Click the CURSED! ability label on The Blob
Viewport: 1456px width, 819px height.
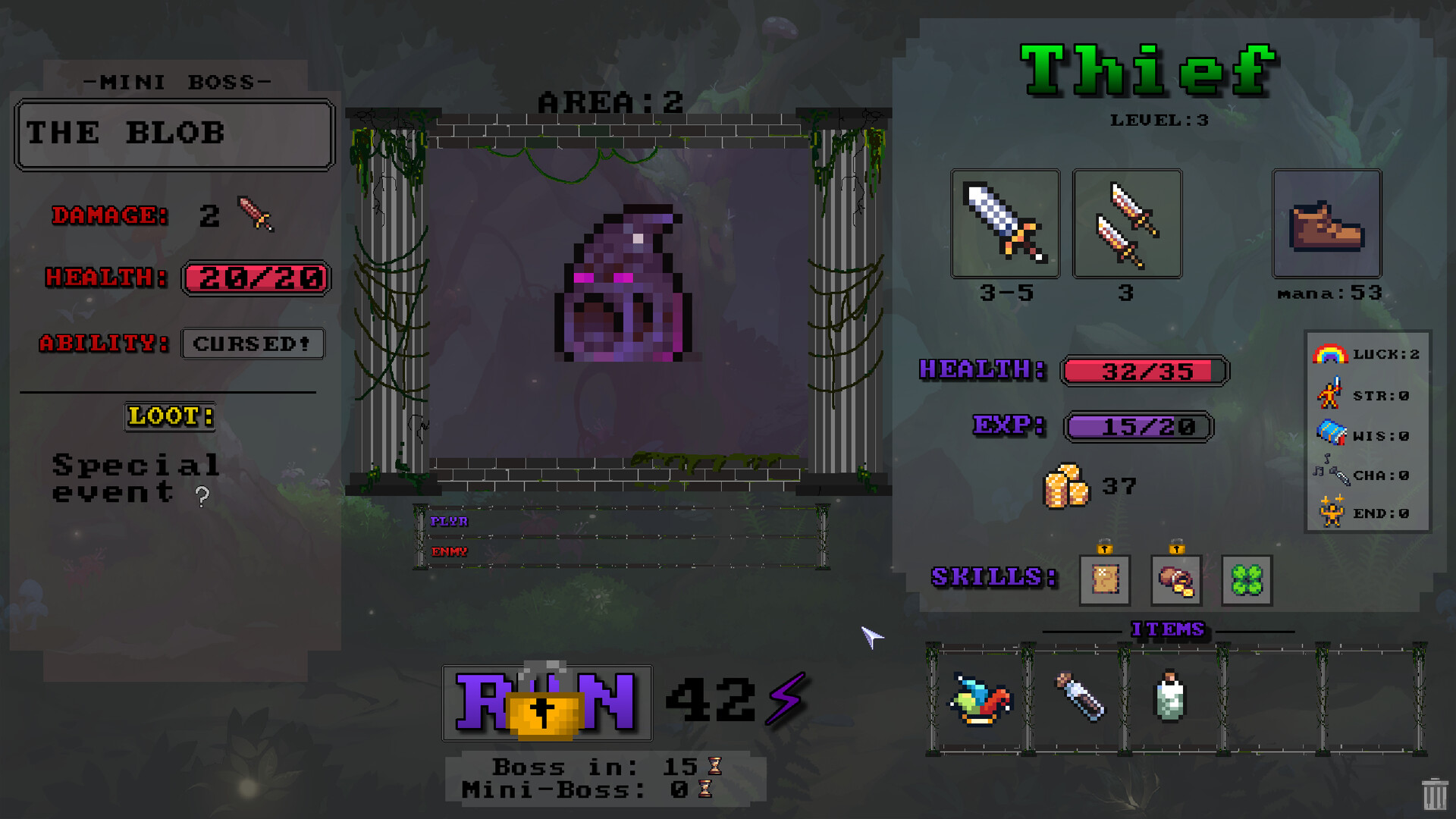tap(253, 344)
